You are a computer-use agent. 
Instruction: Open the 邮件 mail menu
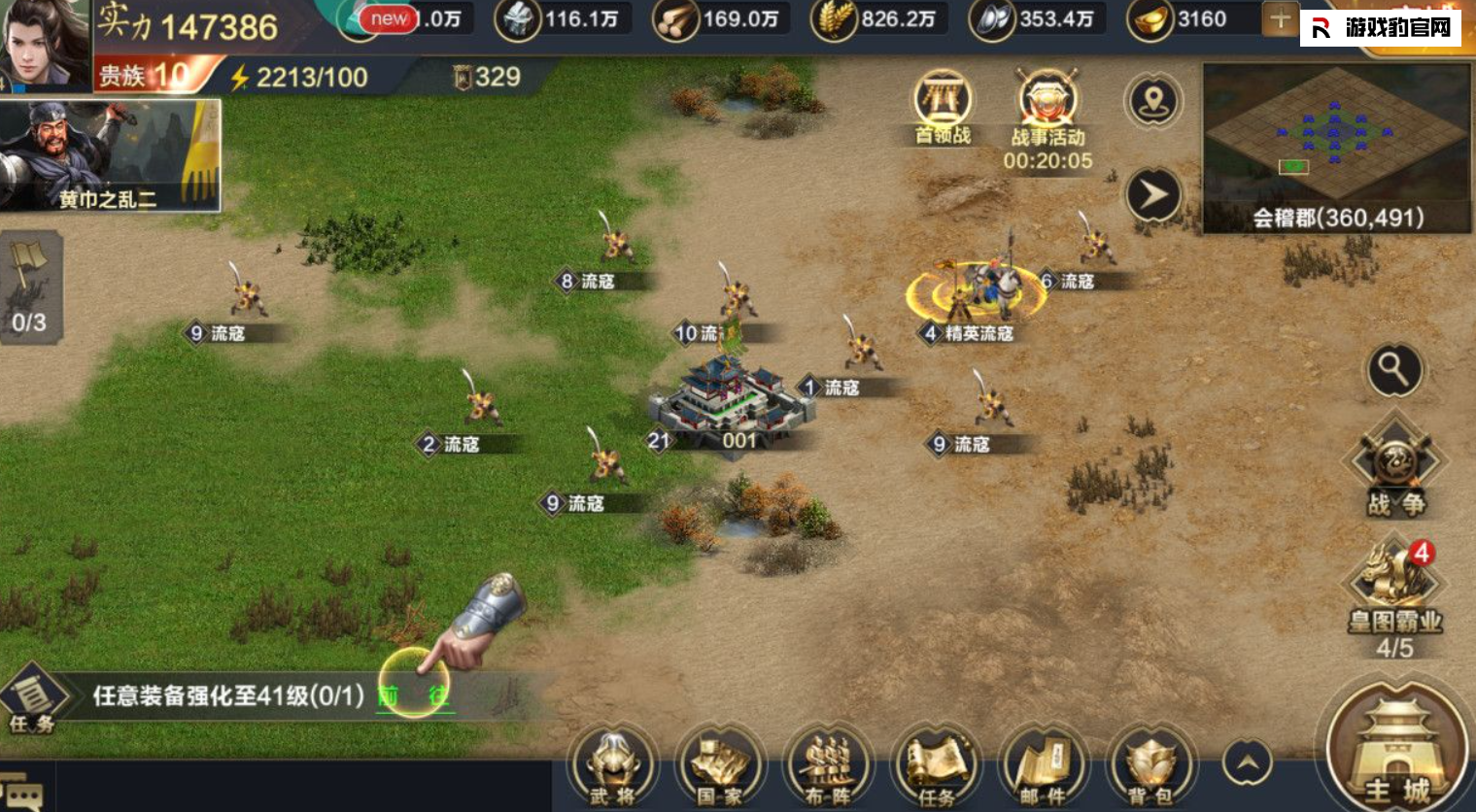point(1044,766)
